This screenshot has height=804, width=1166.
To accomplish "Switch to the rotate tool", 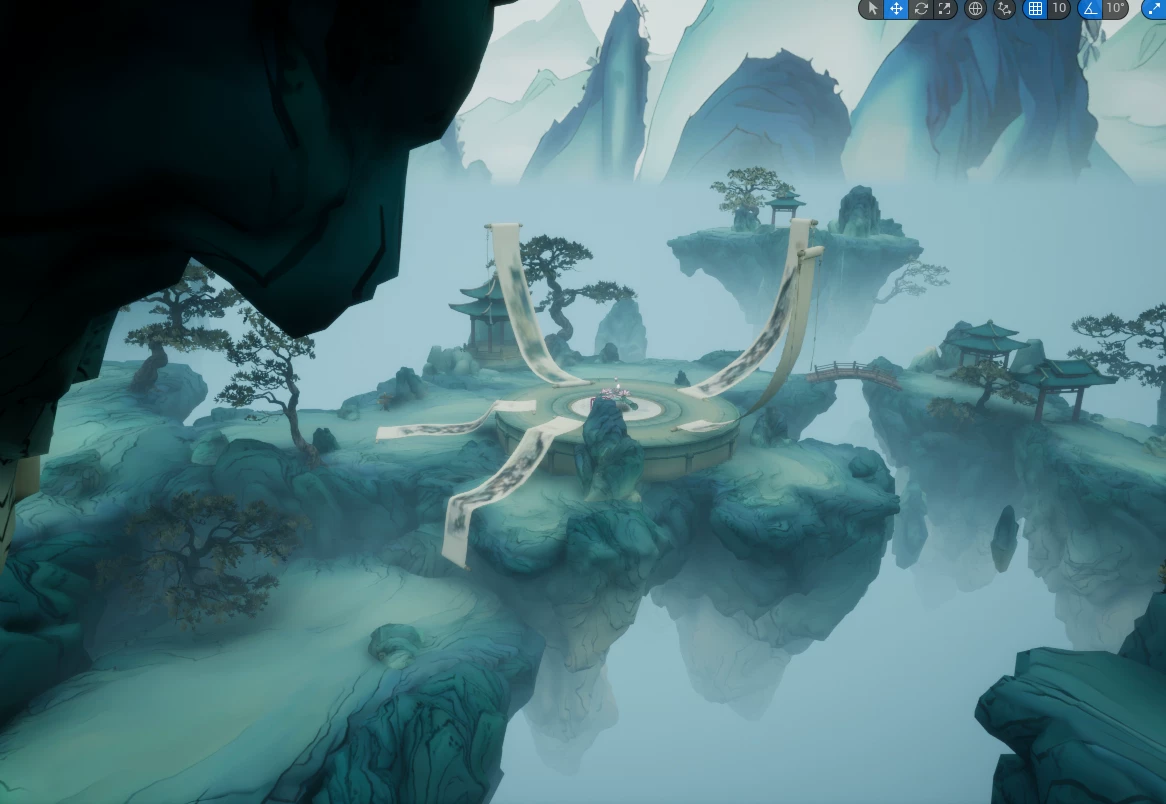I will [x=921, y=9].
